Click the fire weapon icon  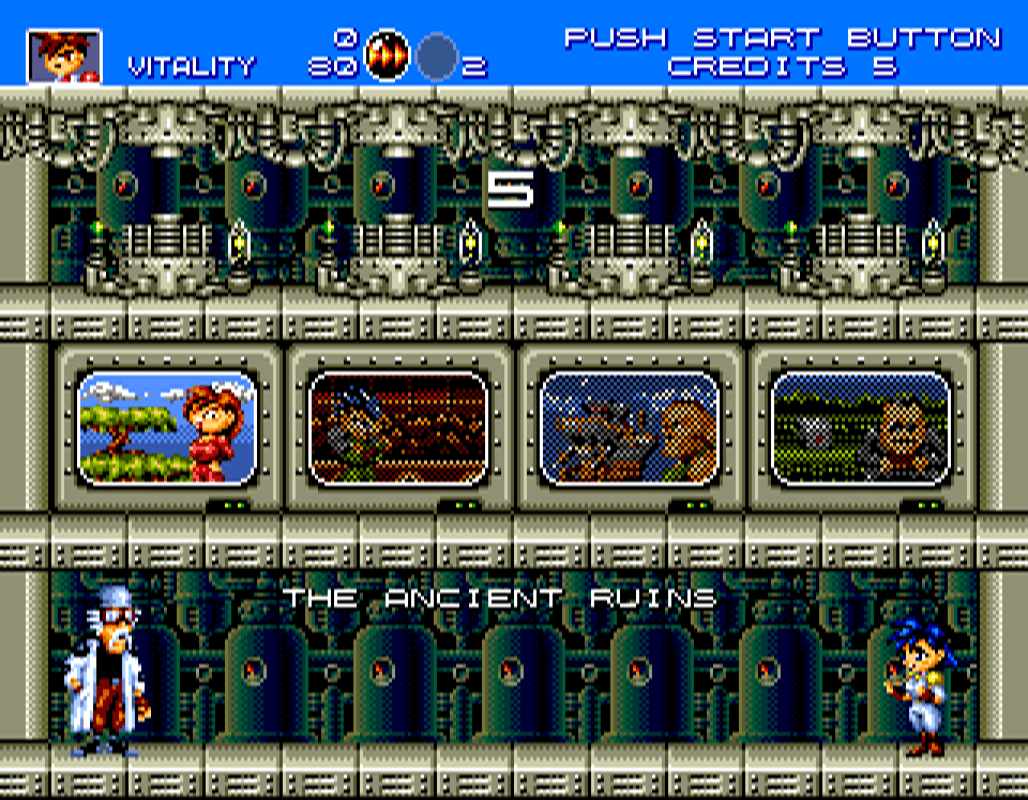pyautogui.click(x=386, y=56)
